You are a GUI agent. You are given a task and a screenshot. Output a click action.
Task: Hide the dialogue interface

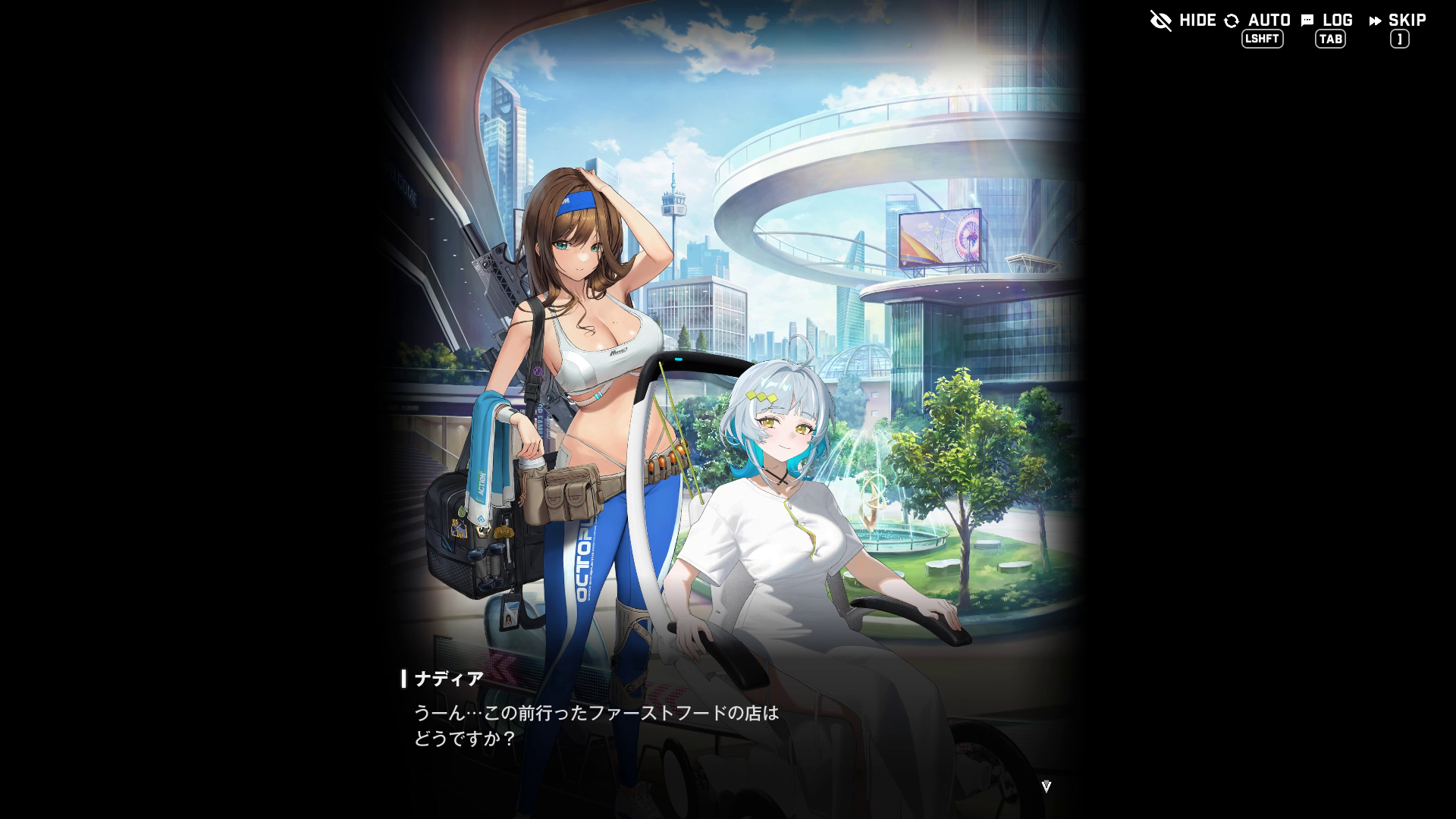pyautogui.click(x=1182, y=20)
